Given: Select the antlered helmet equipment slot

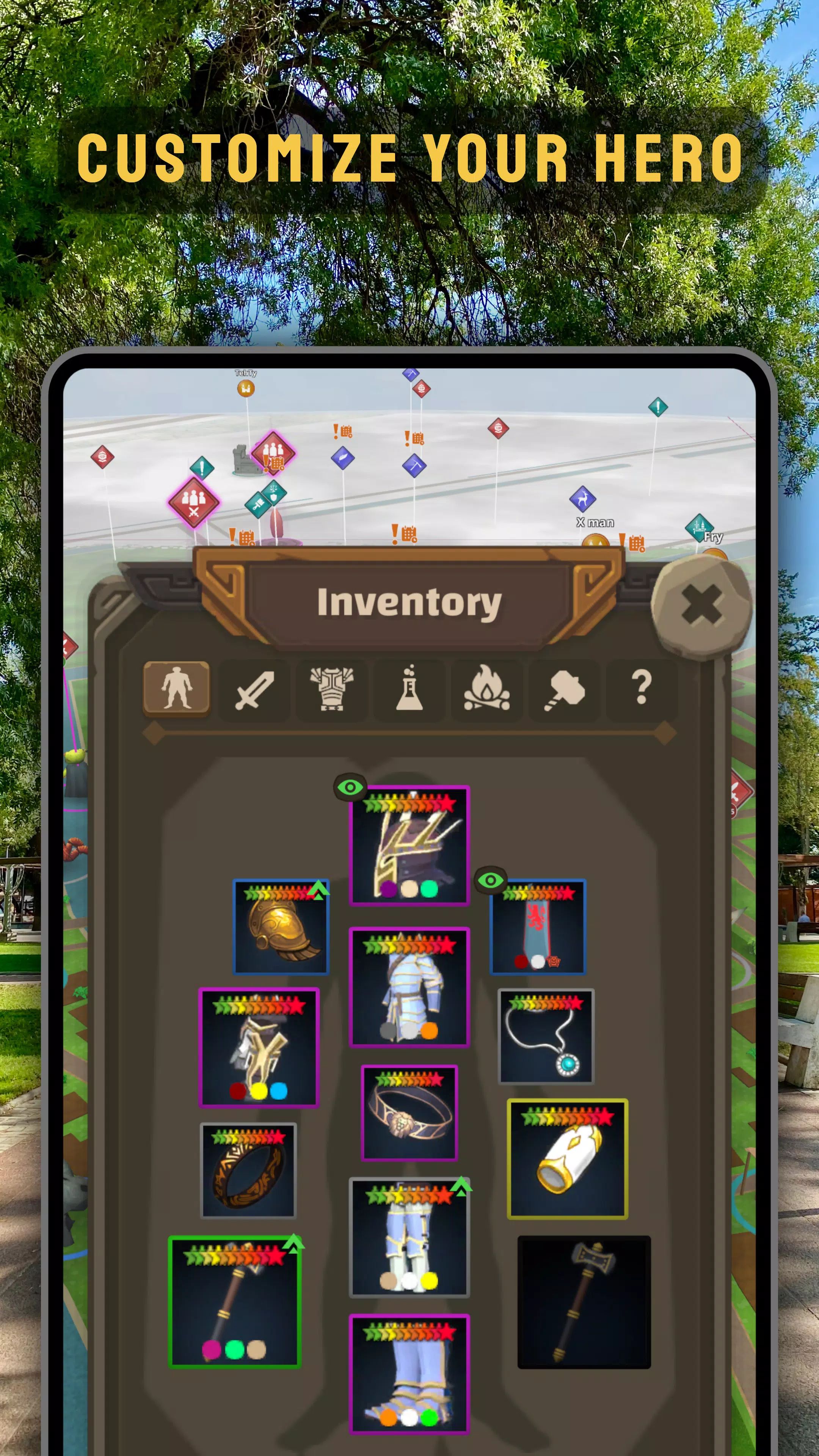Looking at the screenshot, I should (409, 846).
